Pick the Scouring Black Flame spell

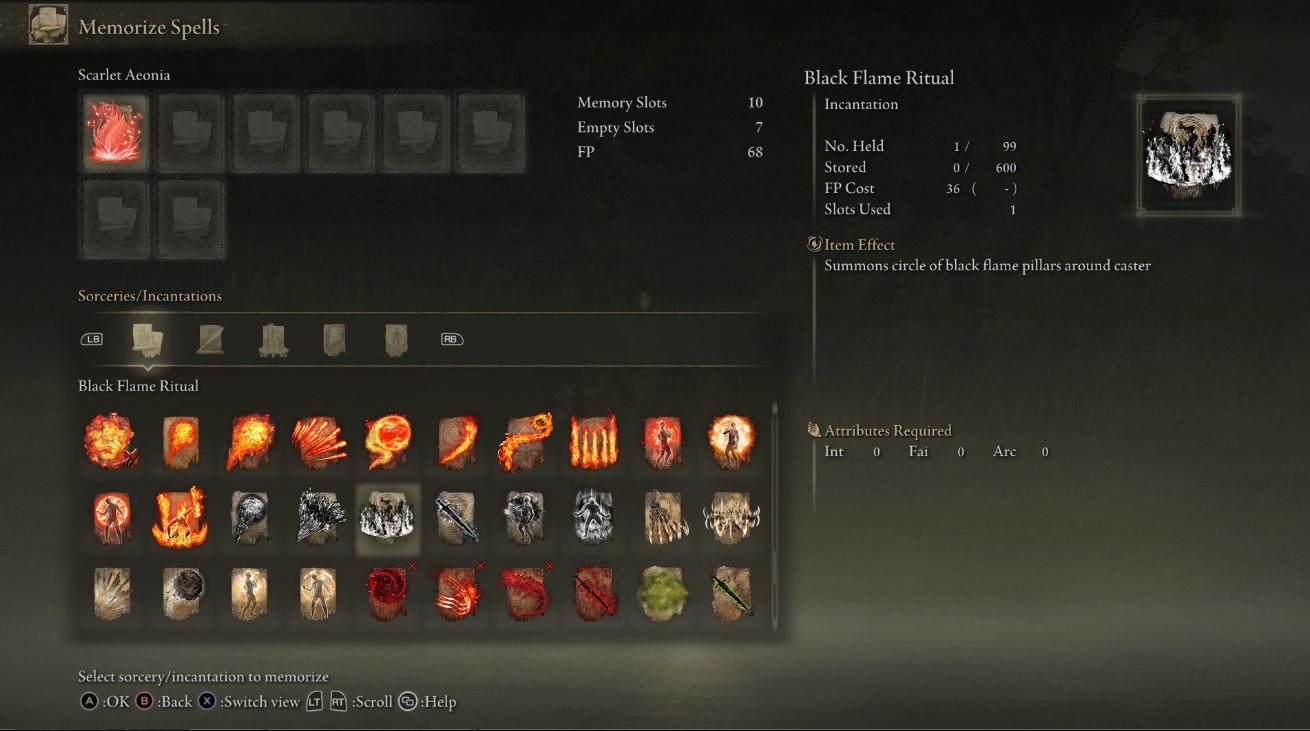point(319,518)
